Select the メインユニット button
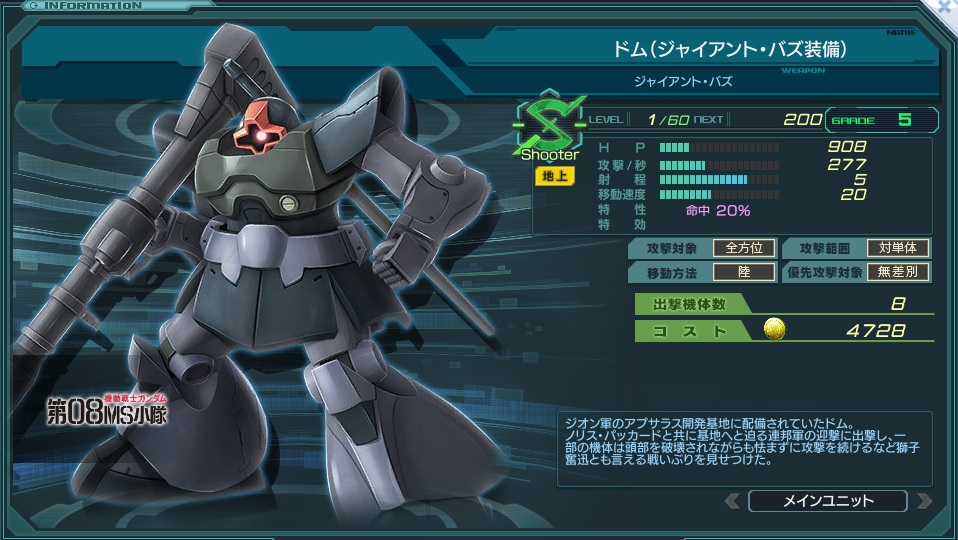The image size is (958, 540). [826, 501]
